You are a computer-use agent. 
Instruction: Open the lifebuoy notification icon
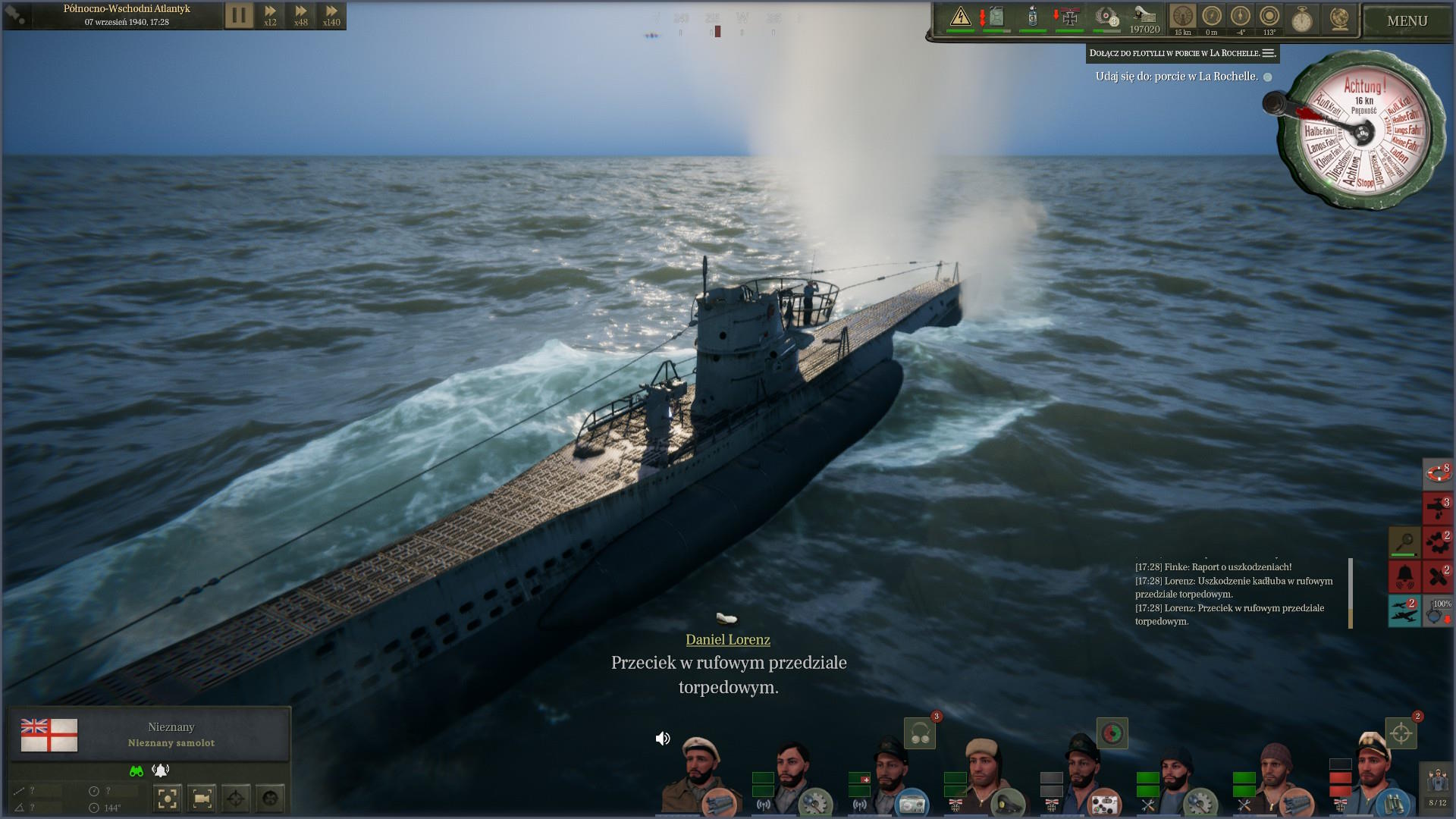pyautogui.click(x=1437, y=472)
